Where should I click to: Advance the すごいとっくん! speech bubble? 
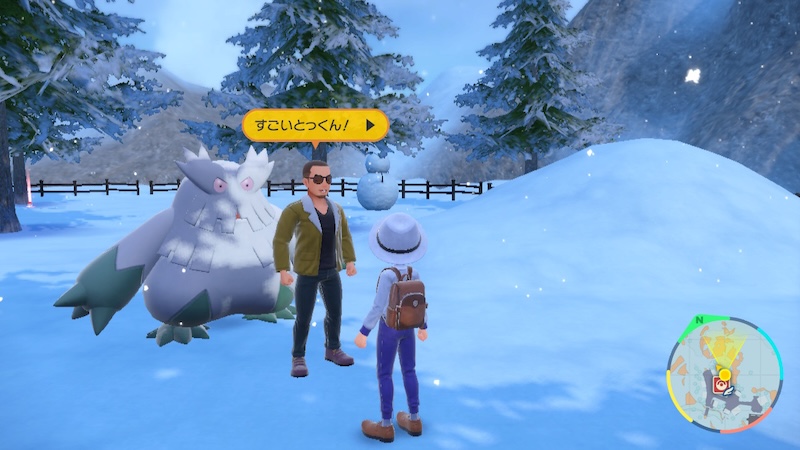click(x=374, y=125)
